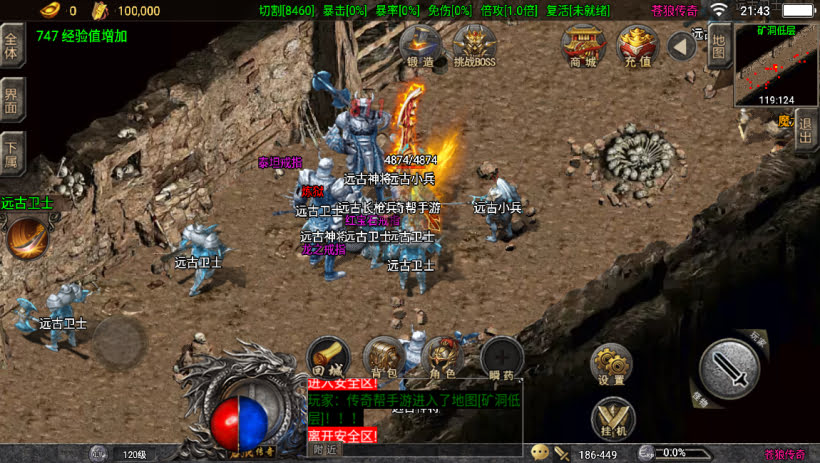This screenshot has height=463, width=820.
Task: Use the 回城 return-to-town scroll
Action: pyautogui.click(x=326, y=358)
